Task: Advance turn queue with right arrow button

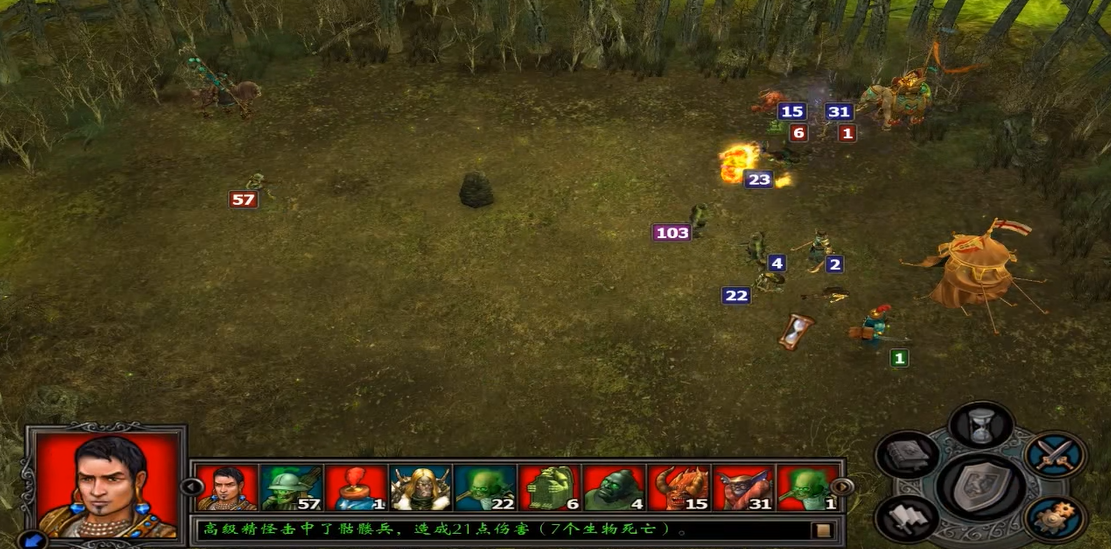Action: point(842,487)
